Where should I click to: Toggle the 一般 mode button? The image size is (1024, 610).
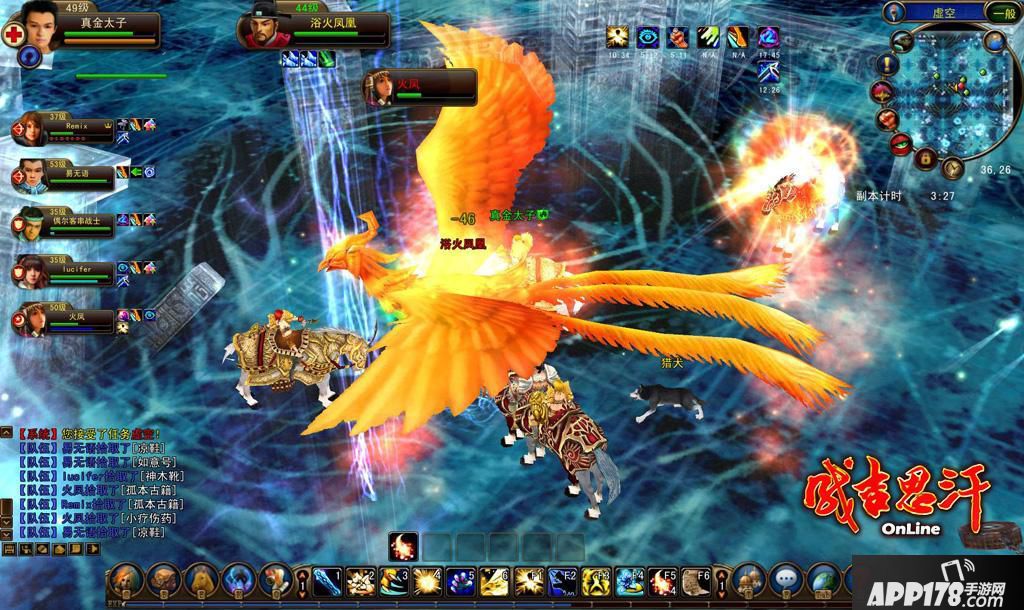(1003, 13)
